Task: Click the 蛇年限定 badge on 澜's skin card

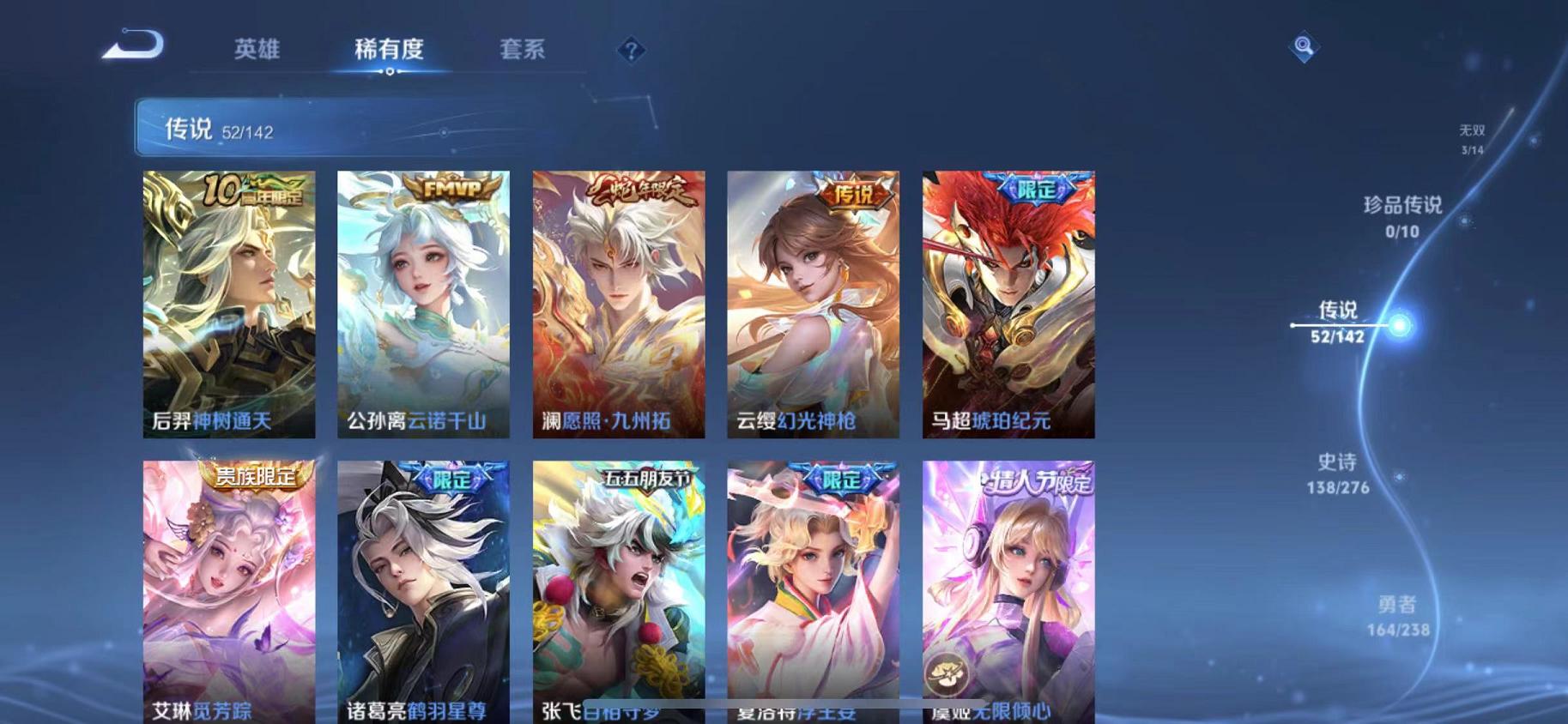Action: (639, 191)
